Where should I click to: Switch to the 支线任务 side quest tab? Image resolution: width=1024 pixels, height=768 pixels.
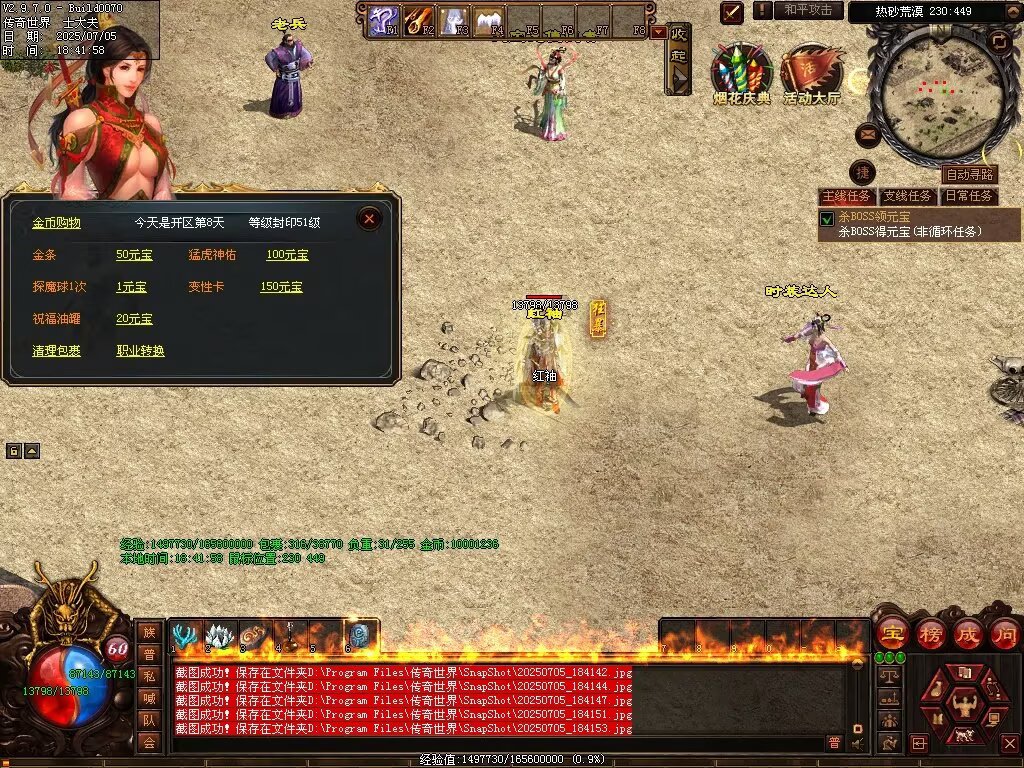click(909, 196)
